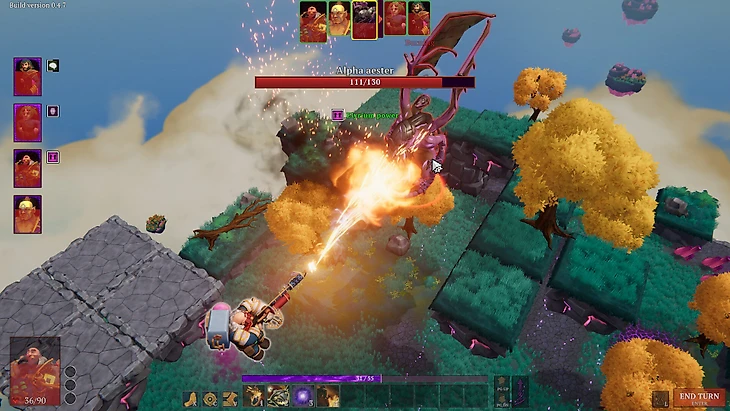Use the purple orb ability
This screenshot has height=411, width=730.
[x=301, y=397]
